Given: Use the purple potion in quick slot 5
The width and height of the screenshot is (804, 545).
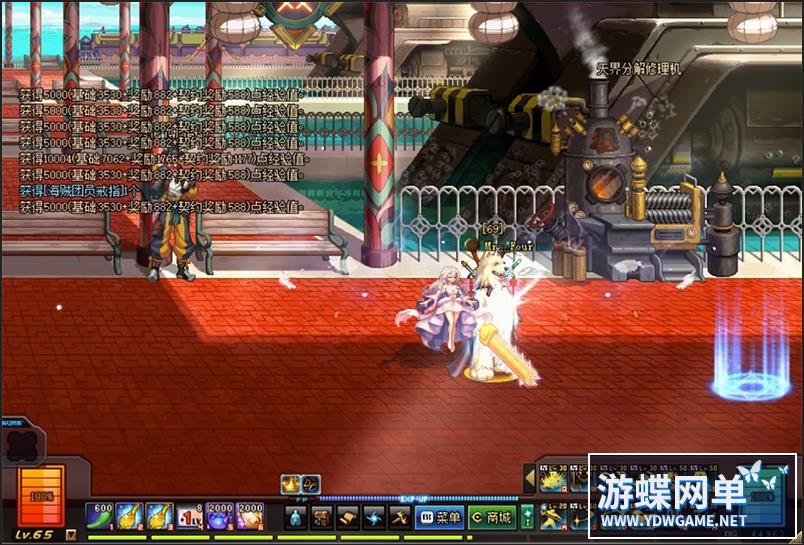Looking at the screenshot, I should tap(220, 515).
